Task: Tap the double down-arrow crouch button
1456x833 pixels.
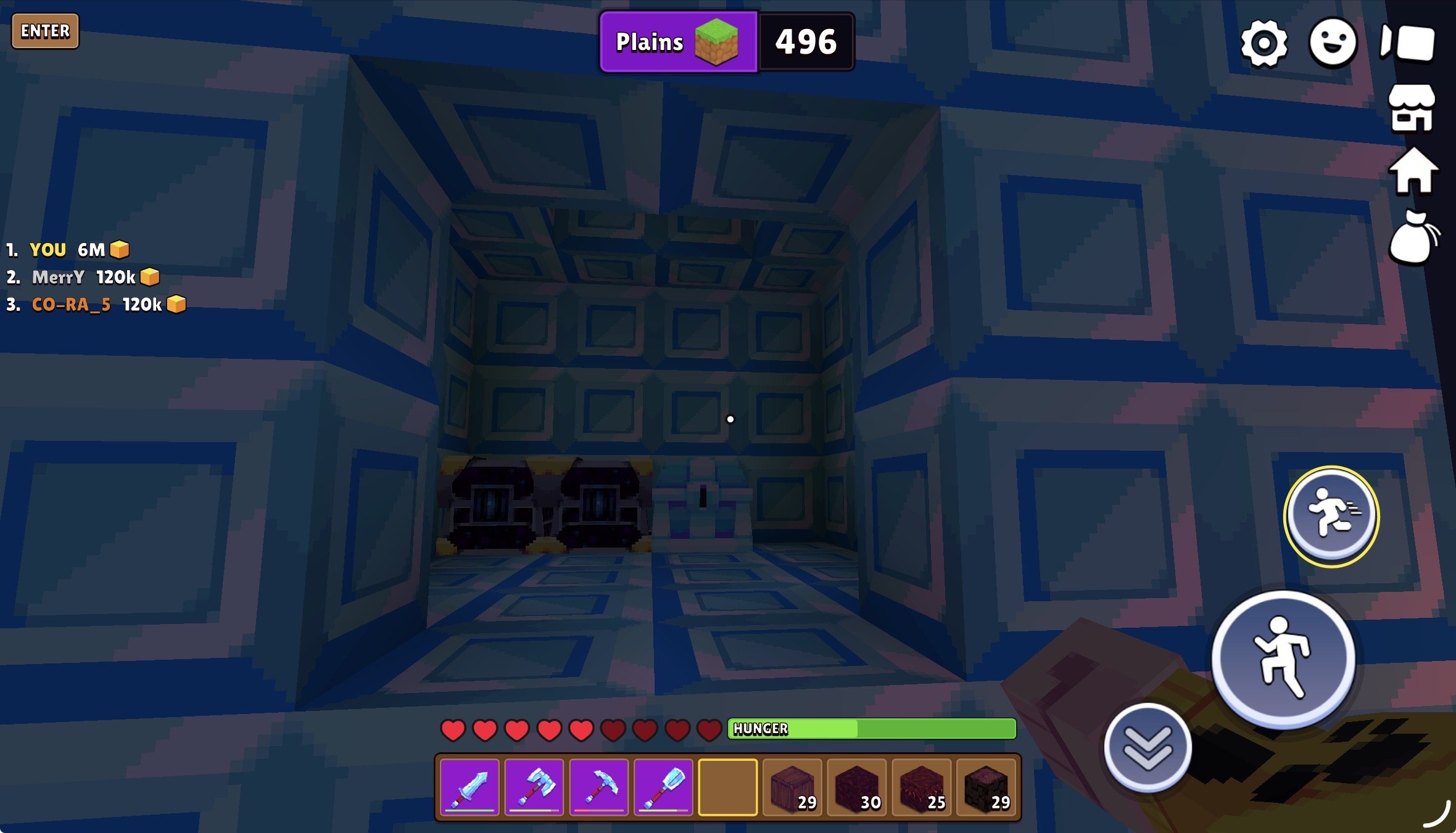Action: [1148, 747]
